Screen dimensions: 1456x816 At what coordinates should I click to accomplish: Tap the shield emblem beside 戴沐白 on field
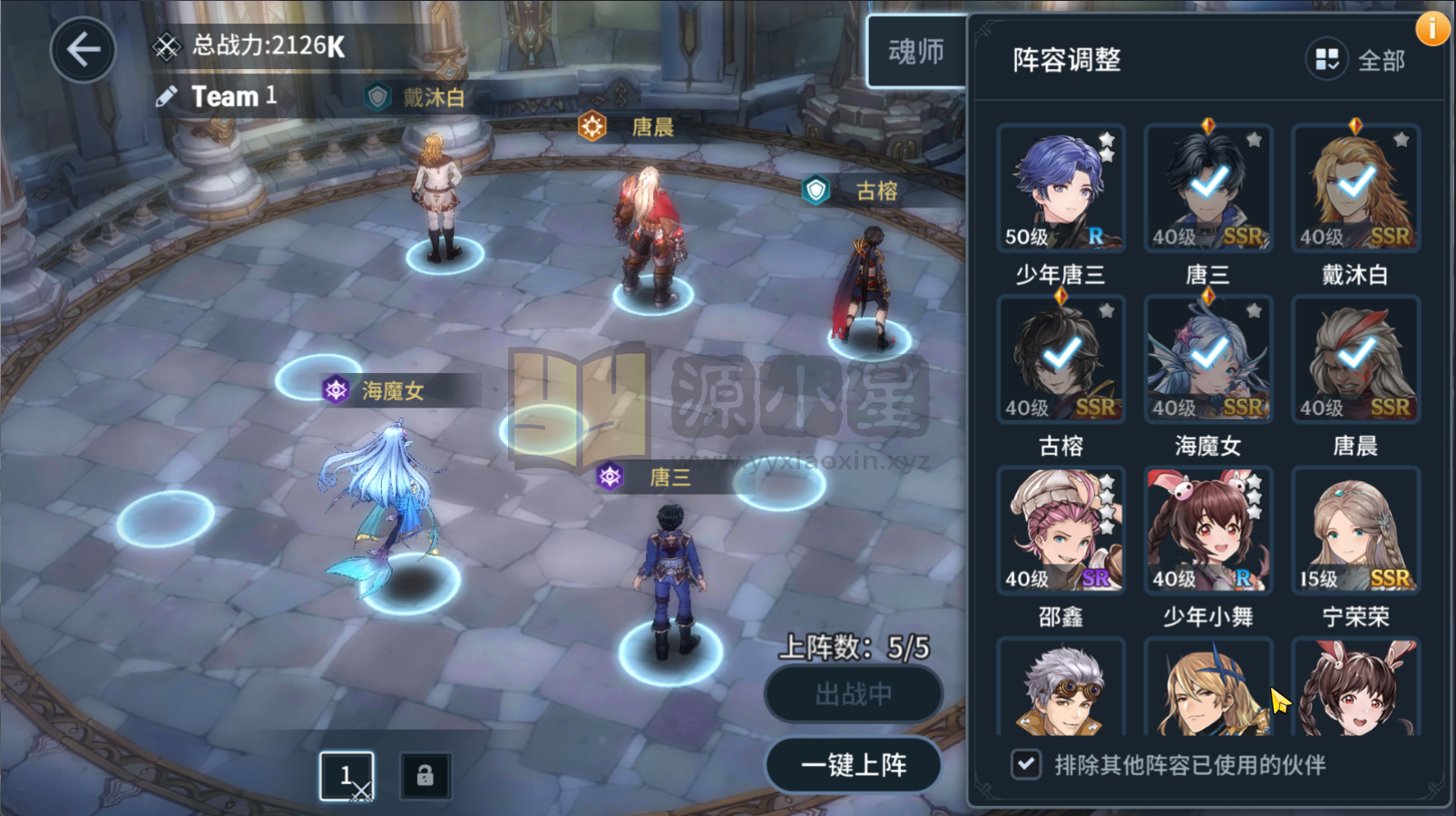tap(376, 97)
